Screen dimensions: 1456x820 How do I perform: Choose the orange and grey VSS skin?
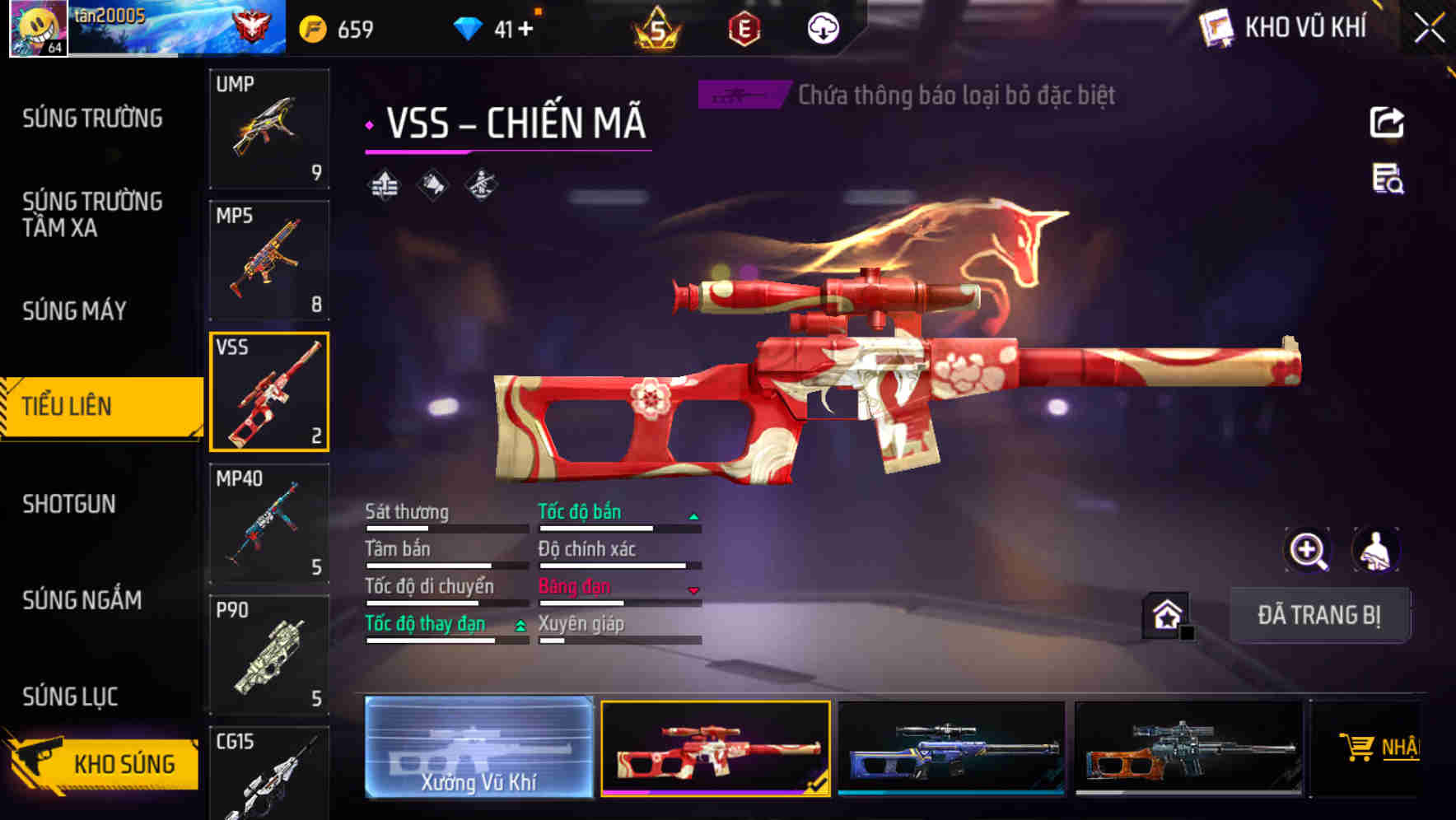[x=1188, y=748]
